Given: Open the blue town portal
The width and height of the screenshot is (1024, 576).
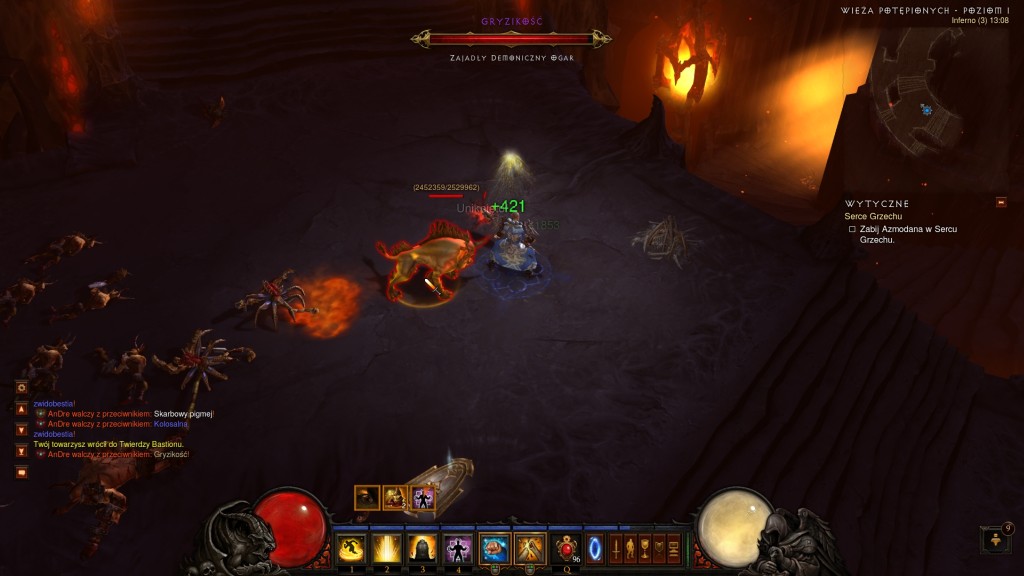Looking at the screenshot, I should point(595,548).
